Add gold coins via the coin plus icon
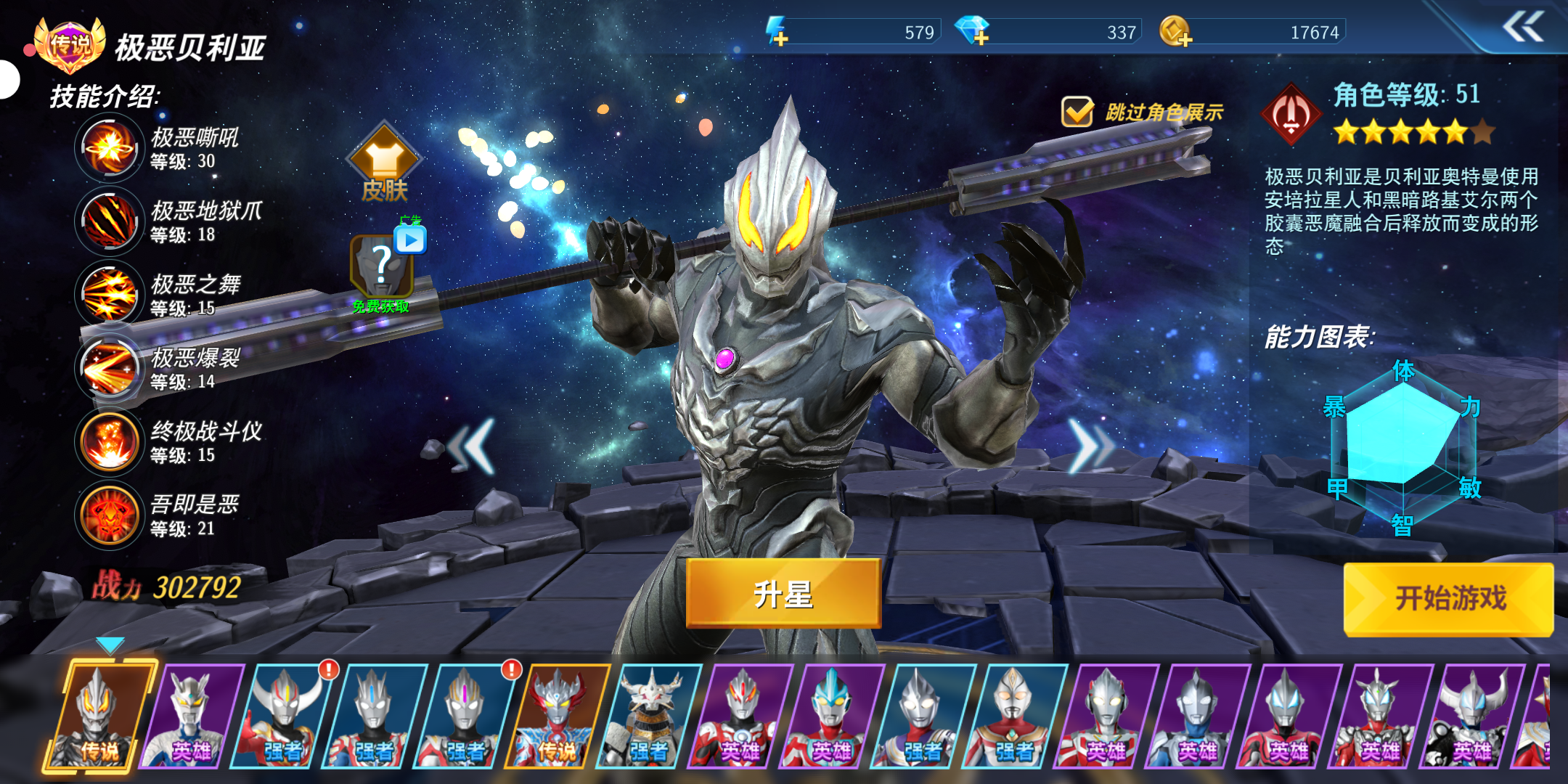Screen dimensions: 1568x784 1174,32
